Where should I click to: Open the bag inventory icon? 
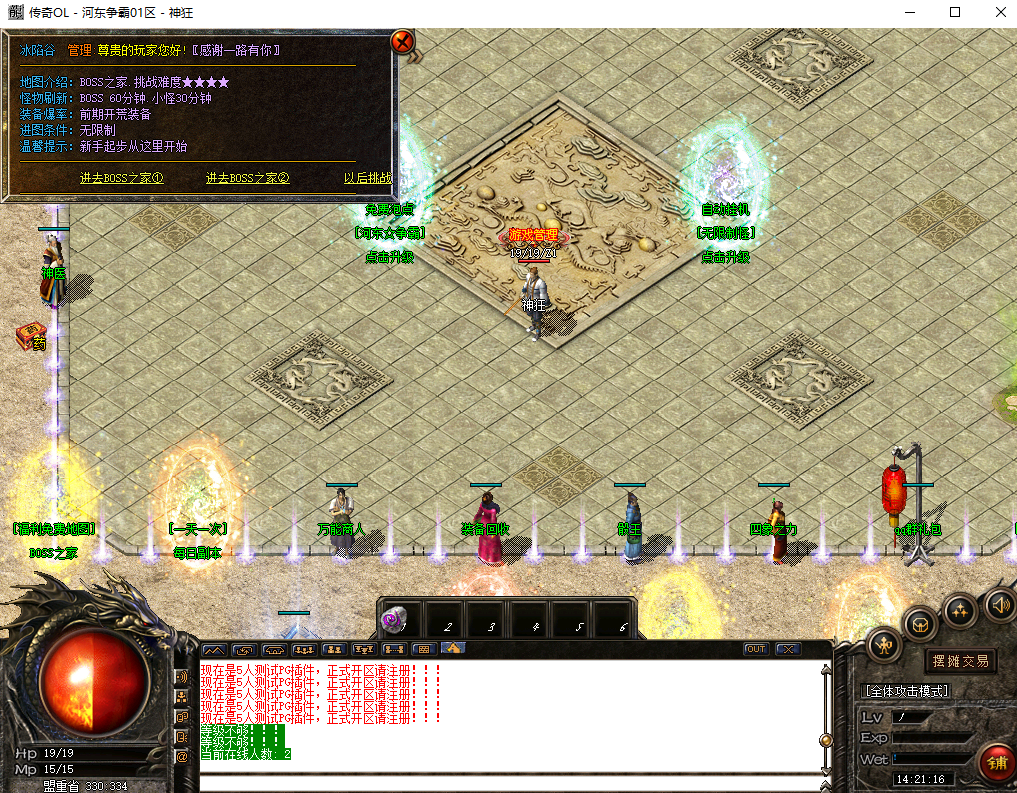point(921,625)
